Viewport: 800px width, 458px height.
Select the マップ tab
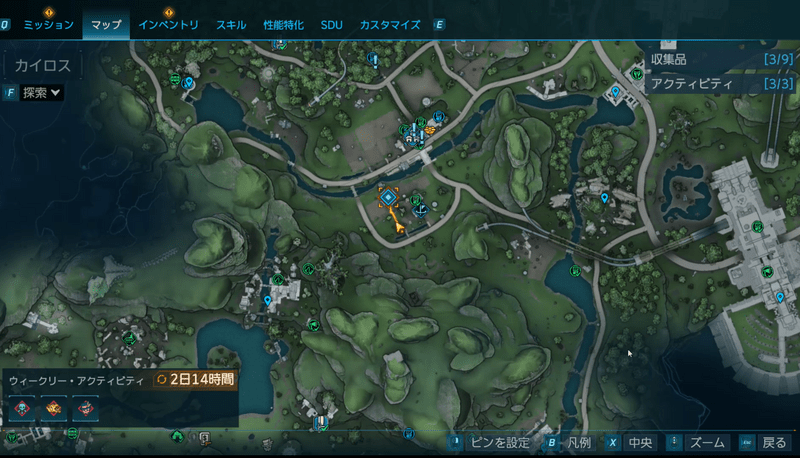(x=106, y=24)
